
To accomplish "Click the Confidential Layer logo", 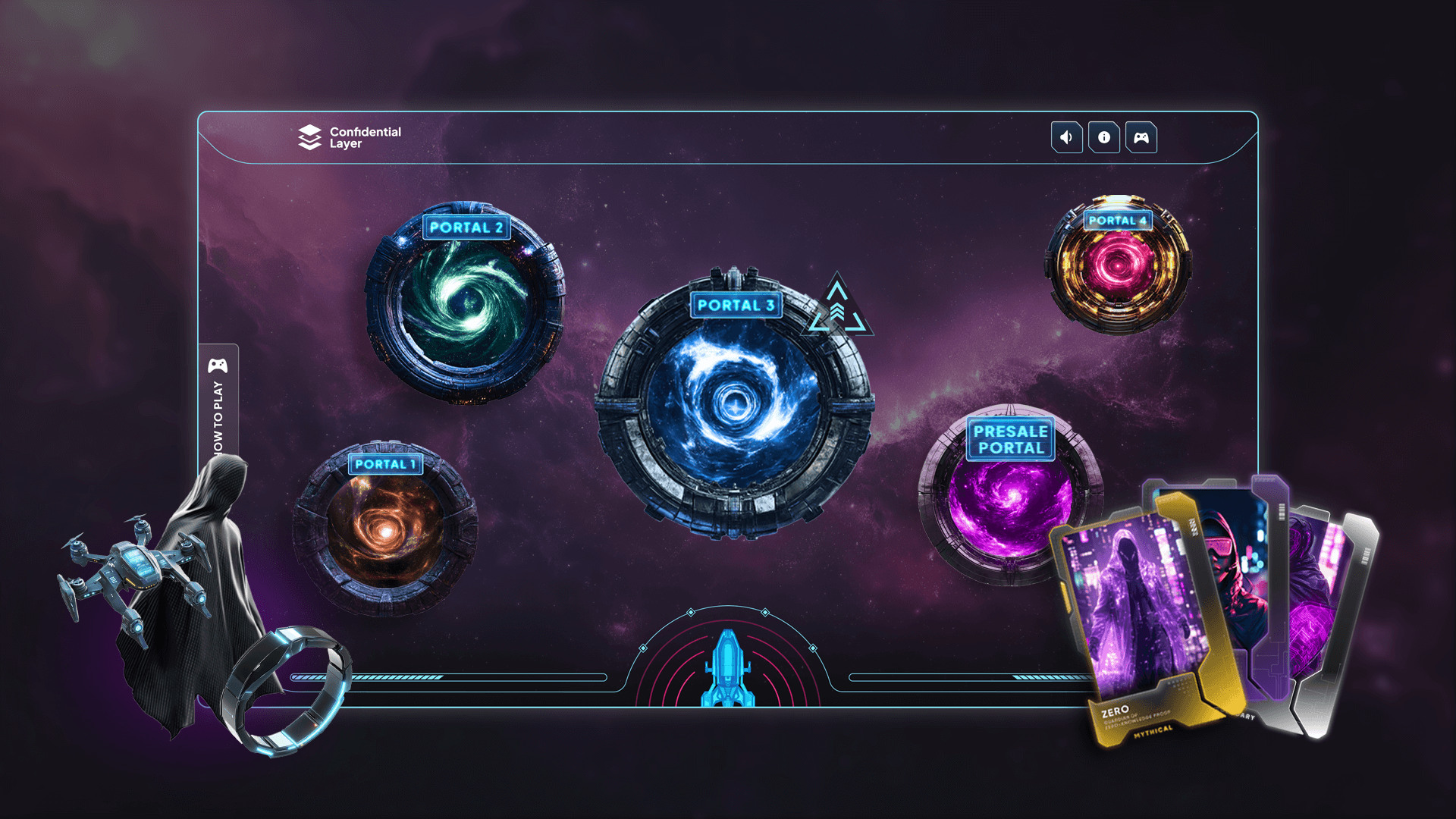I will (x=350, y=137).
